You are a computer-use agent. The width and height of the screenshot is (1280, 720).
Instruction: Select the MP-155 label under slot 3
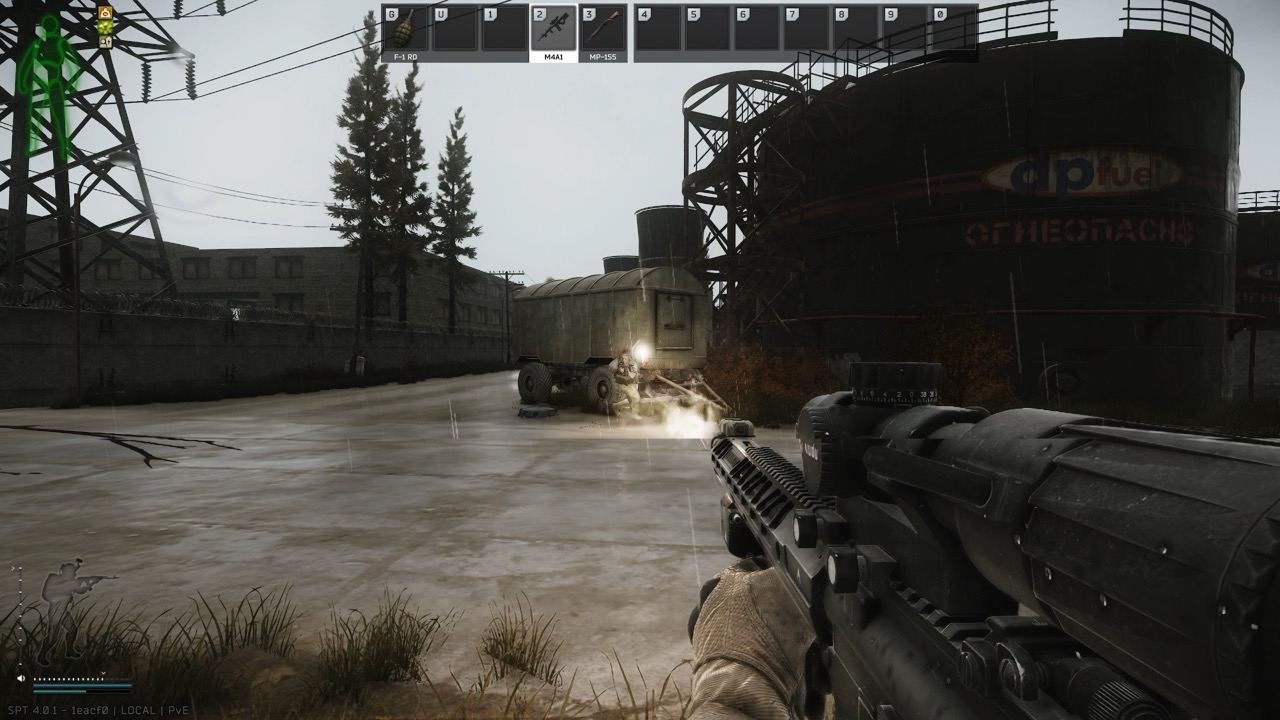[602, 57]
